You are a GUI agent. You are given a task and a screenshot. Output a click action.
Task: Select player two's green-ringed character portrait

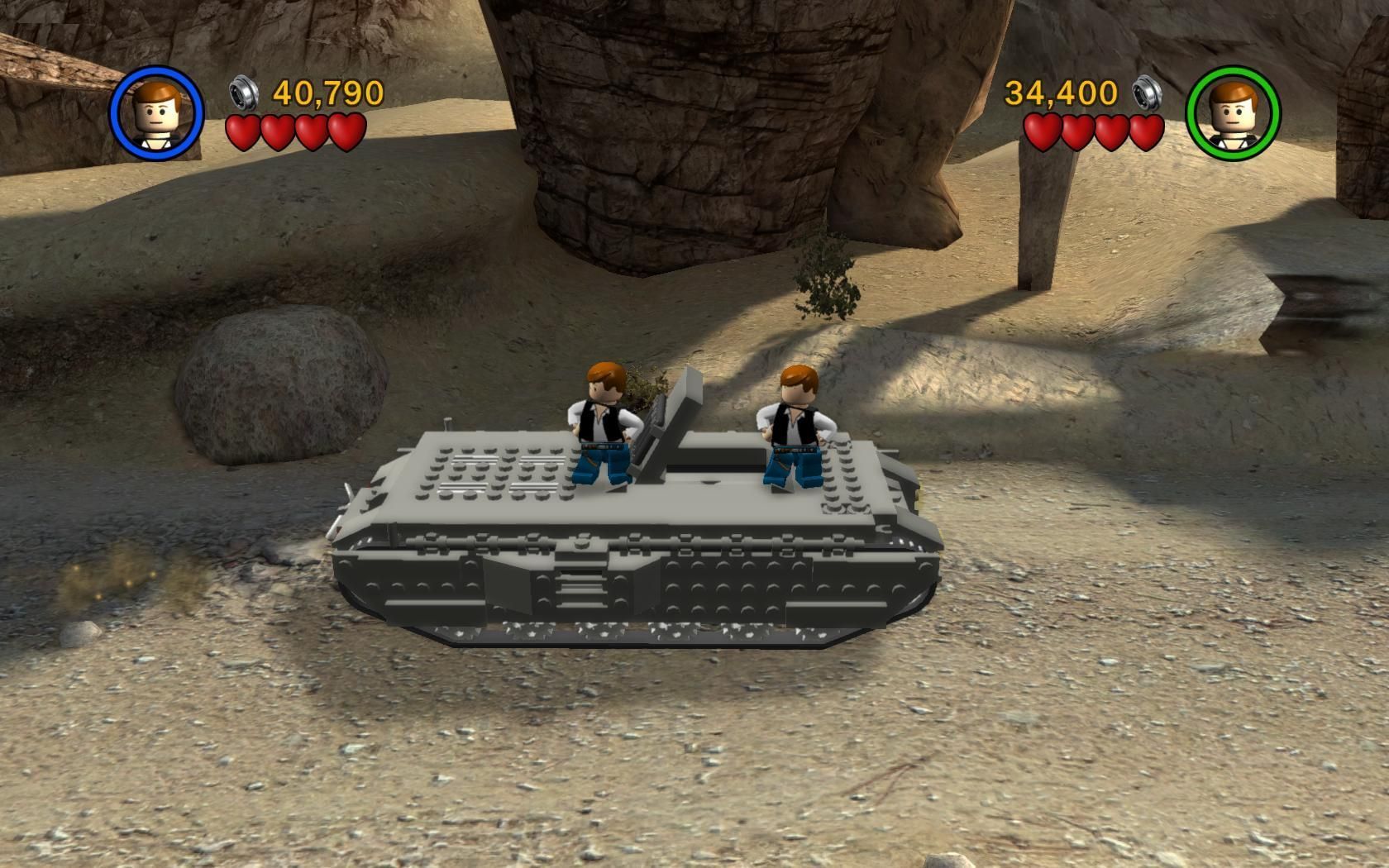[1233, 113]
